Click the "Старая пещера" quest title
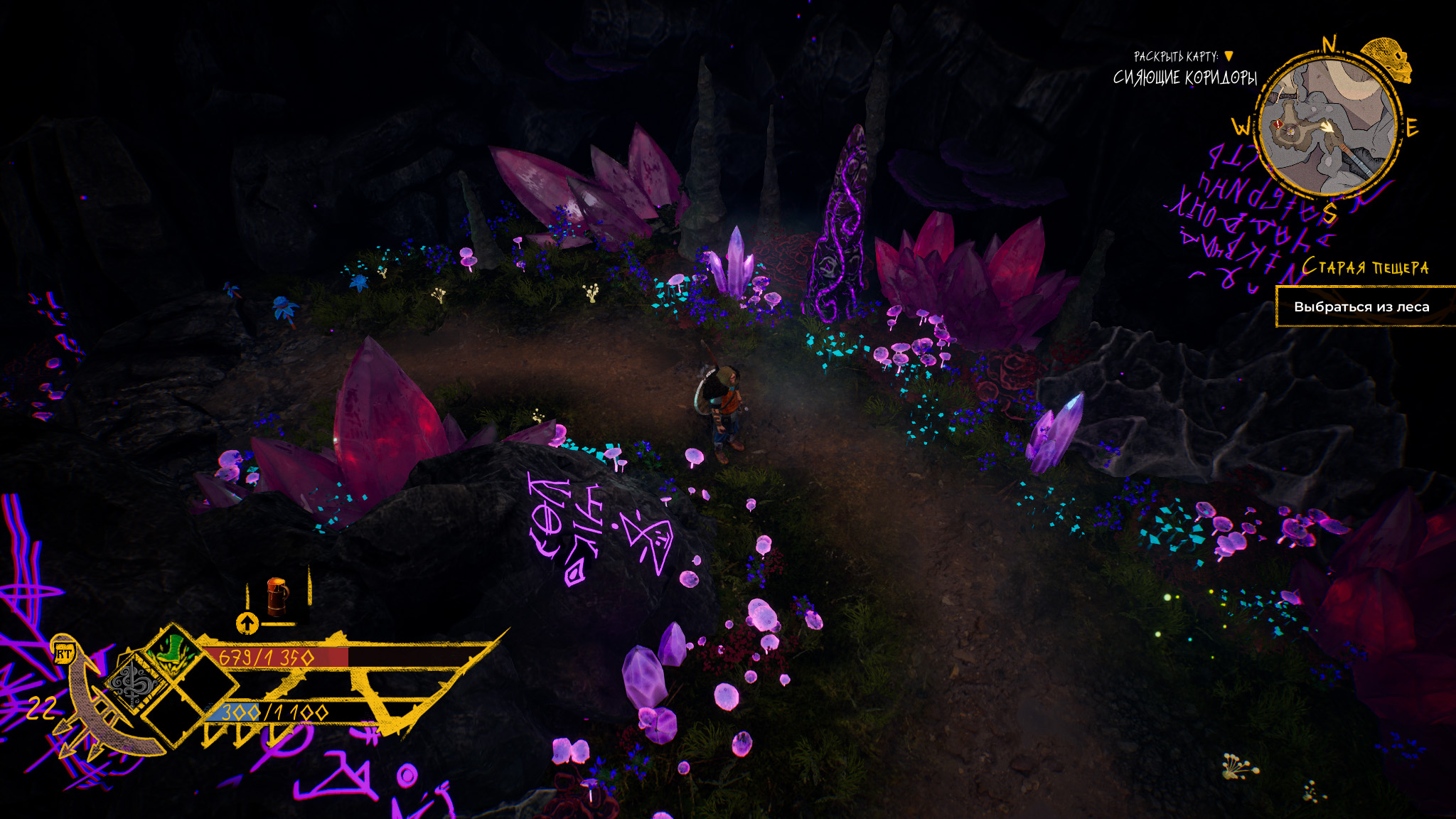Screen dimensions: 1456x819 click(x=1365, y=267)
